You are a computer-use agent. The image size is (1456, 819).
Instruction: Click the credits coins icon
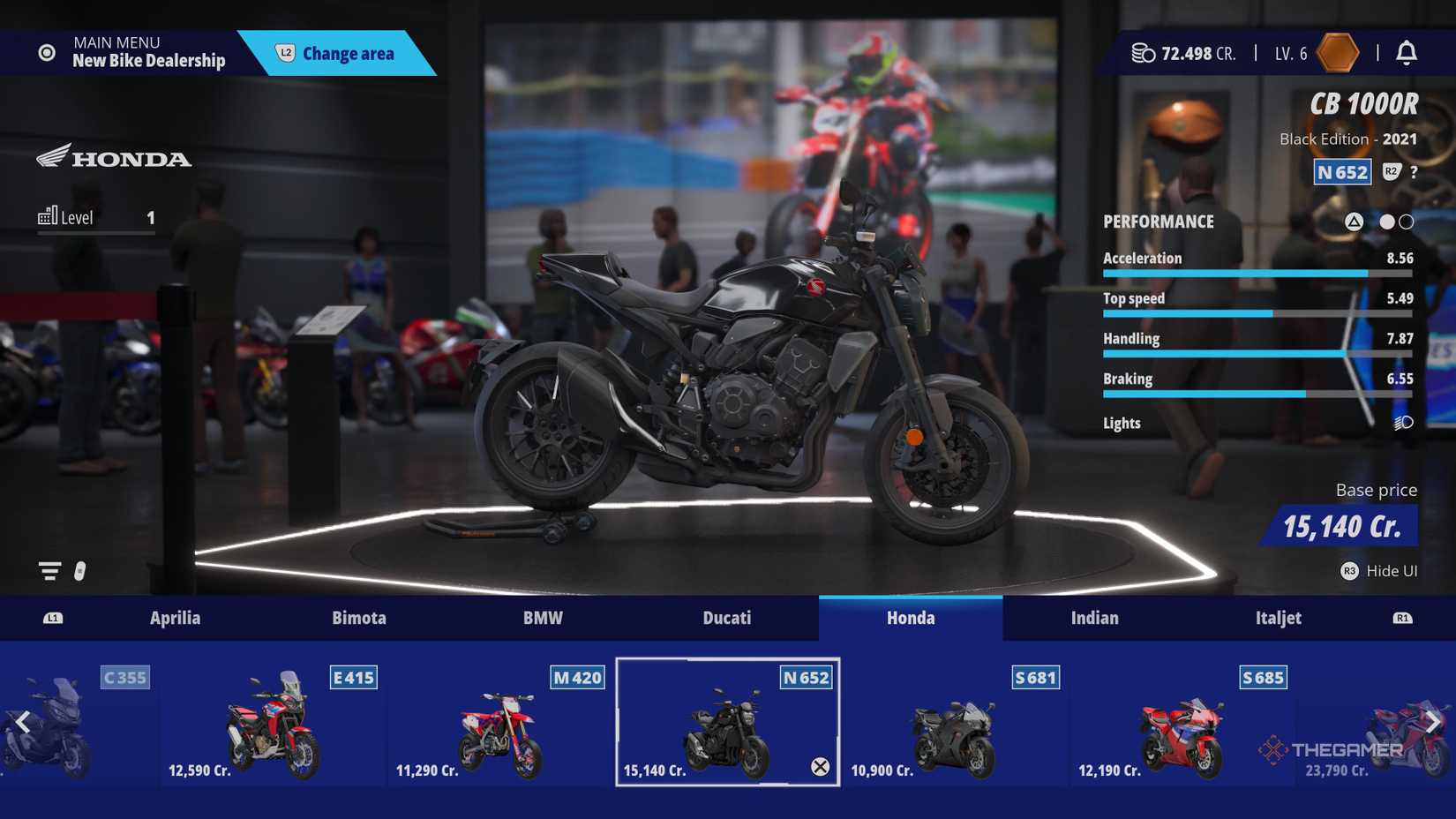point(1143,53)
